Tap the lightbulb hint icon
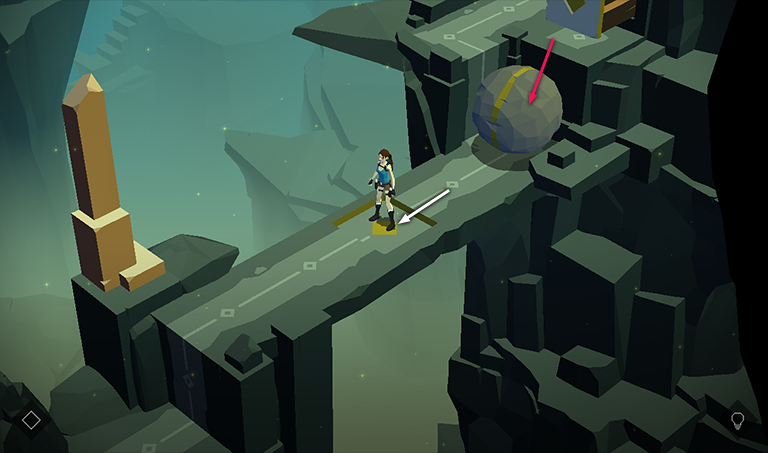Image resolution: width=768 pixels, height=453 pixels. (737, 420)
